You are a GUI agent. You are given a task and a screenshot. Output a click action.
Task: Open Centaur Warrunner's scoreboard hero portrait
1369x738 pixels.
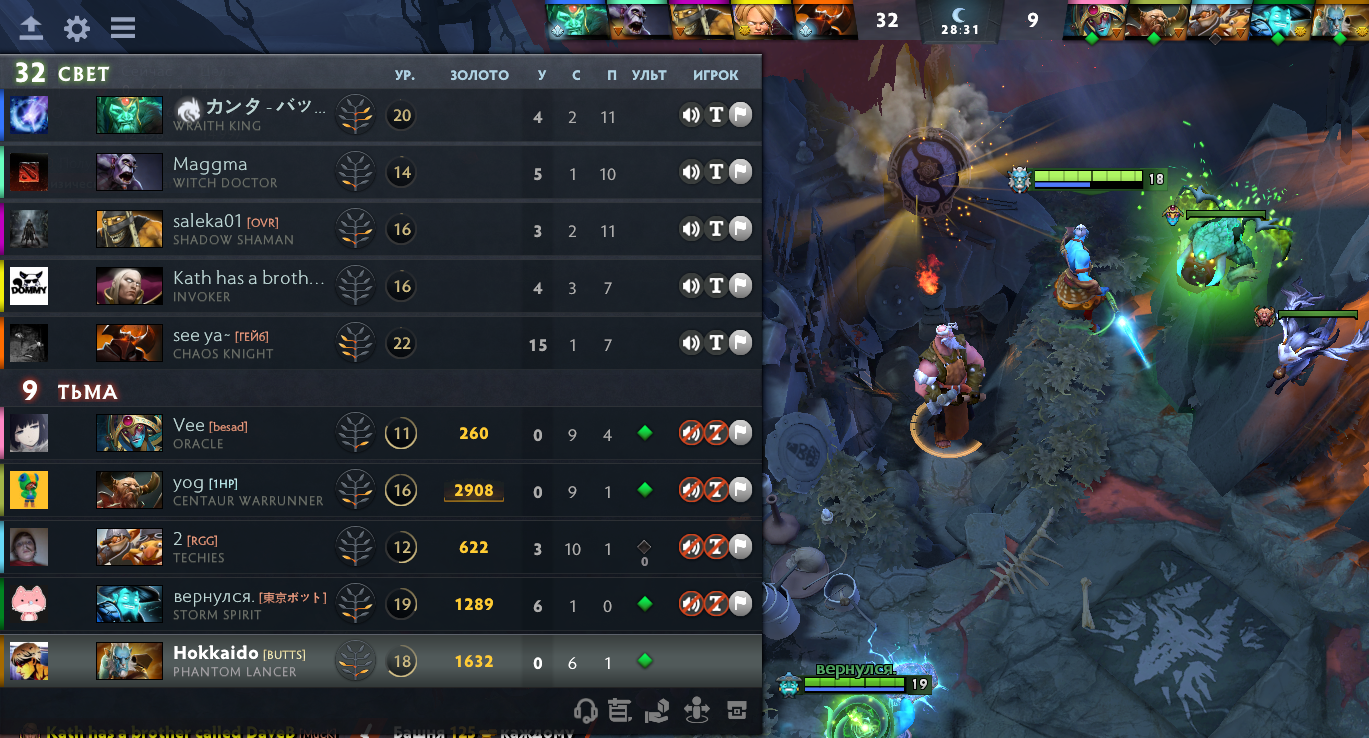point(129,490)
